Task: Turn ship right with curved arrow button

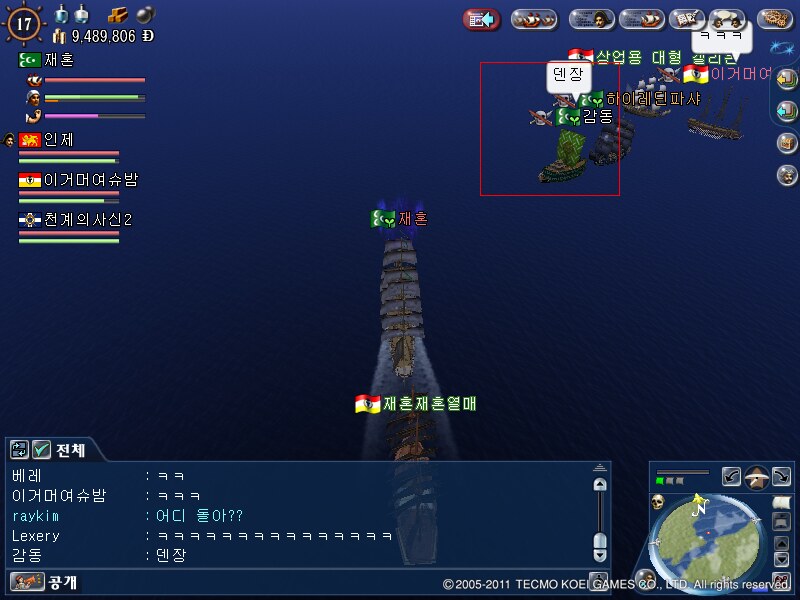Action: coord(782,477)
